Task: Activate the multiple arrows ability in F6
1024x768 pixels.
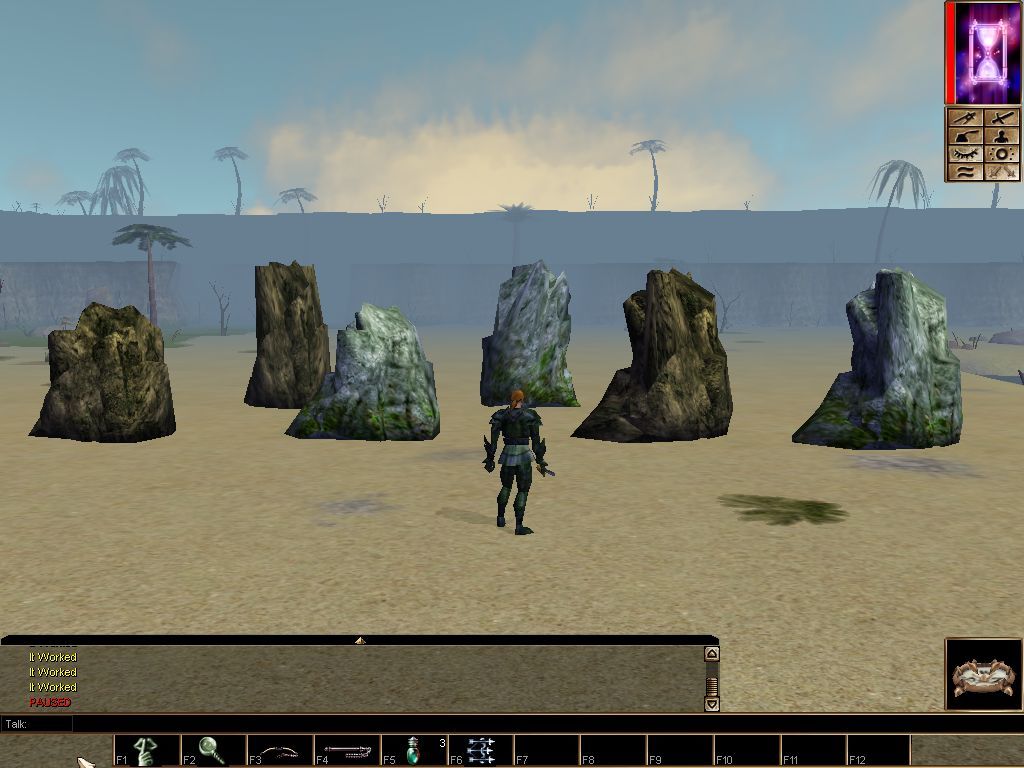Action: 481,750
